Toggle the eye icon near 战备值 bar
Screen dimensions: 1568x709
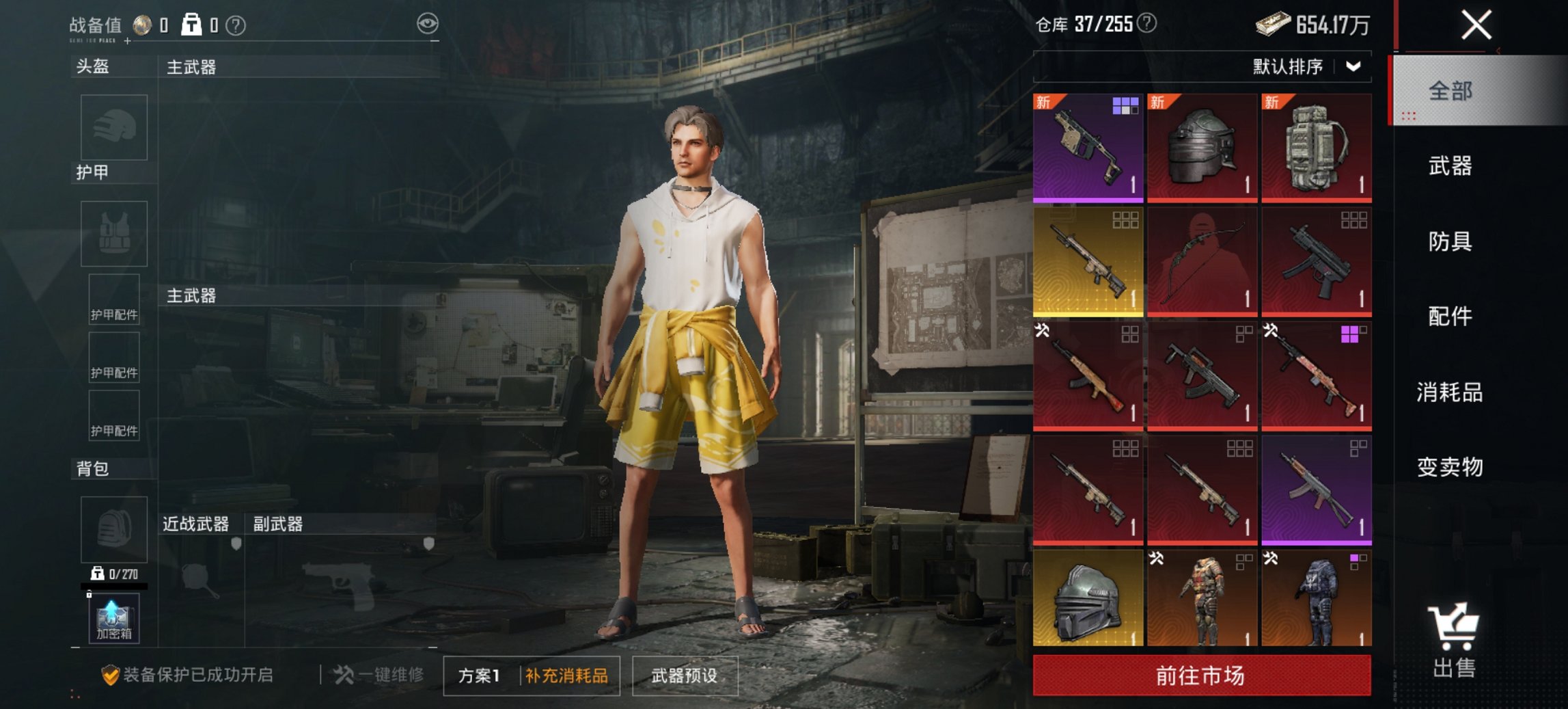pos(428,23)
